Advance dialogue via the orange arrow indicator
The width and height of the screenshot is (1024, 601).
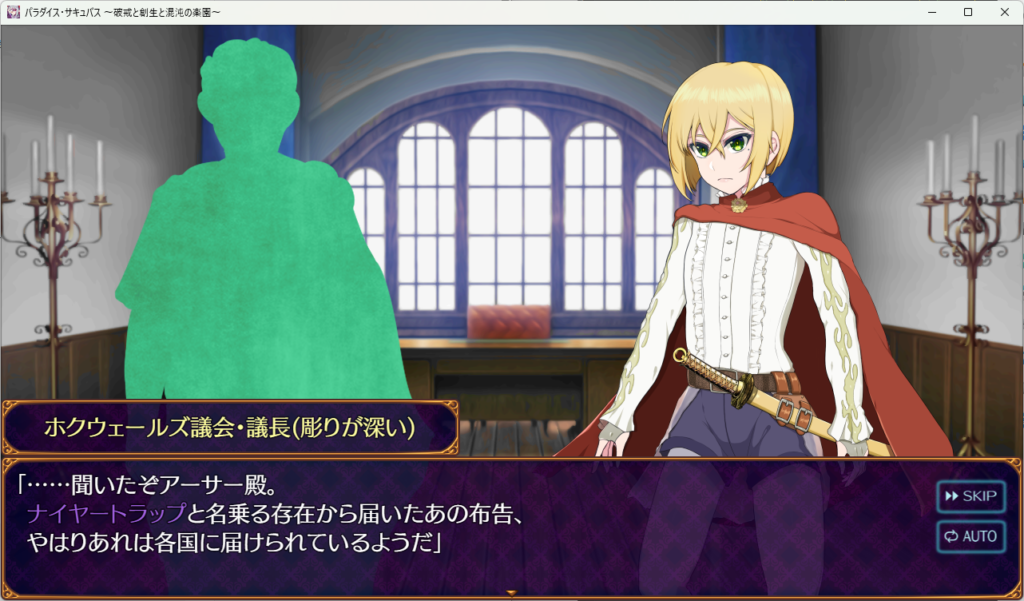(512, 594)
